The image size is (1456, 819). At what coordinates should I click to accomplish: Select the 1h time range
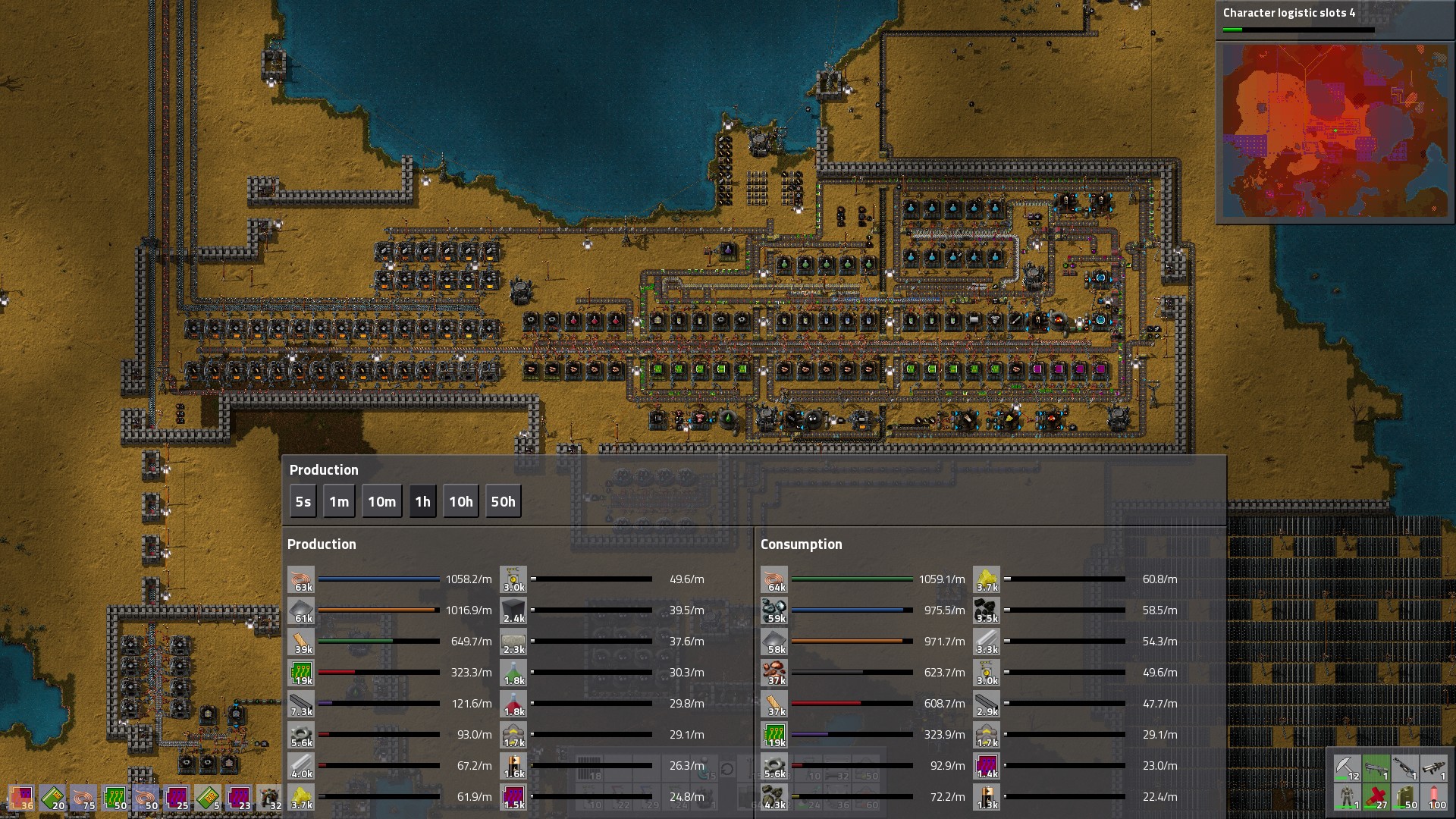tap(422, 502)
